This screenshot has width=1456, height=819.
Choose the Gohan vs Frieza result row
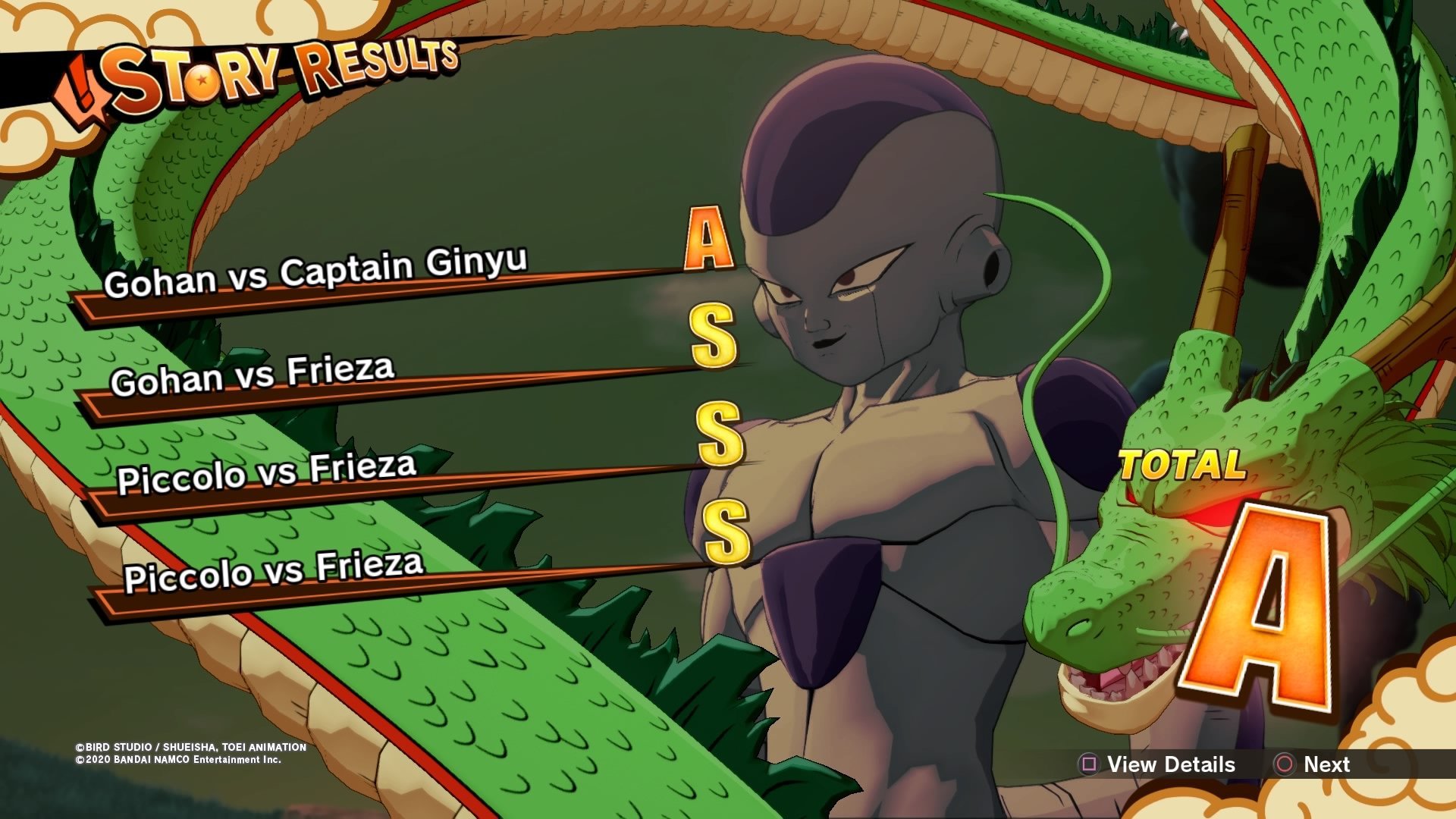[253, 375]
